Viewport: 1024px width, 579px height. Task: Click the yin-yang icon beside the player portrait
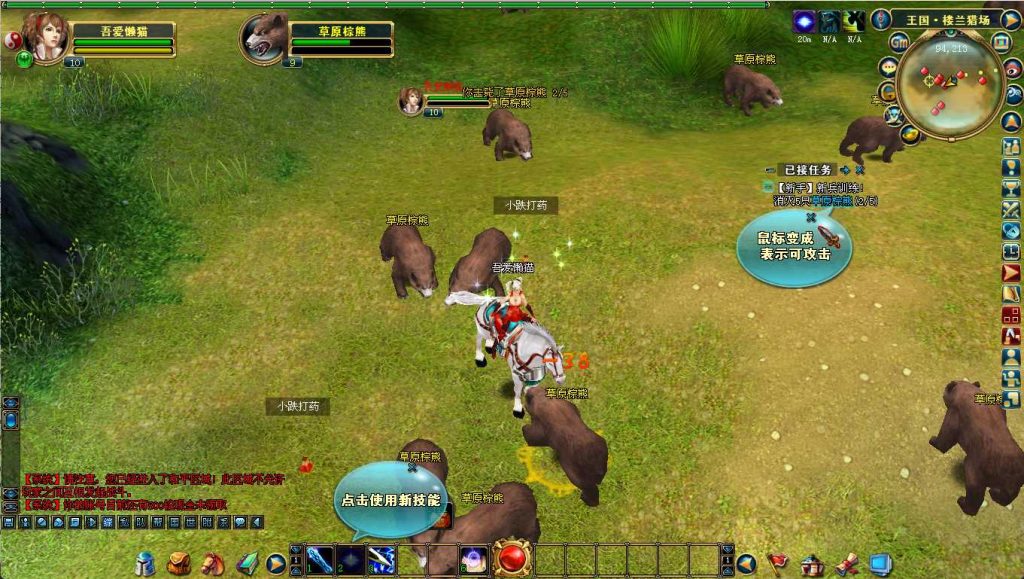[14, 39]
